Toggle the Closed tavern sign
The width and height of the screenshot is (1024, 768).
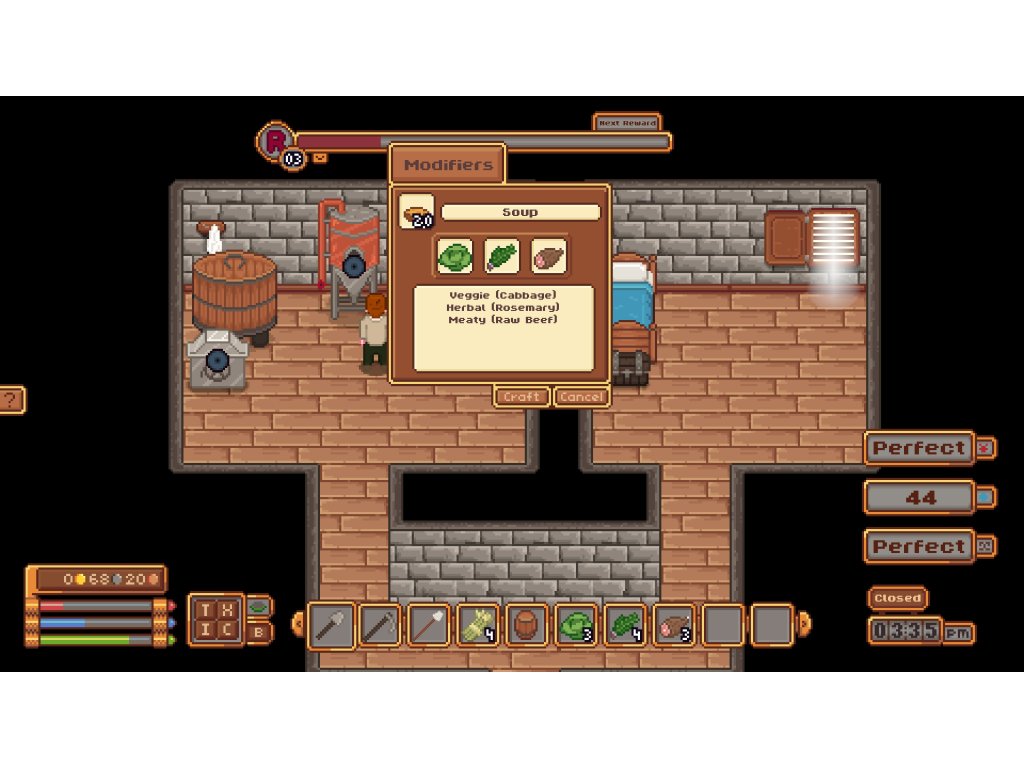[x=897, y=598]
